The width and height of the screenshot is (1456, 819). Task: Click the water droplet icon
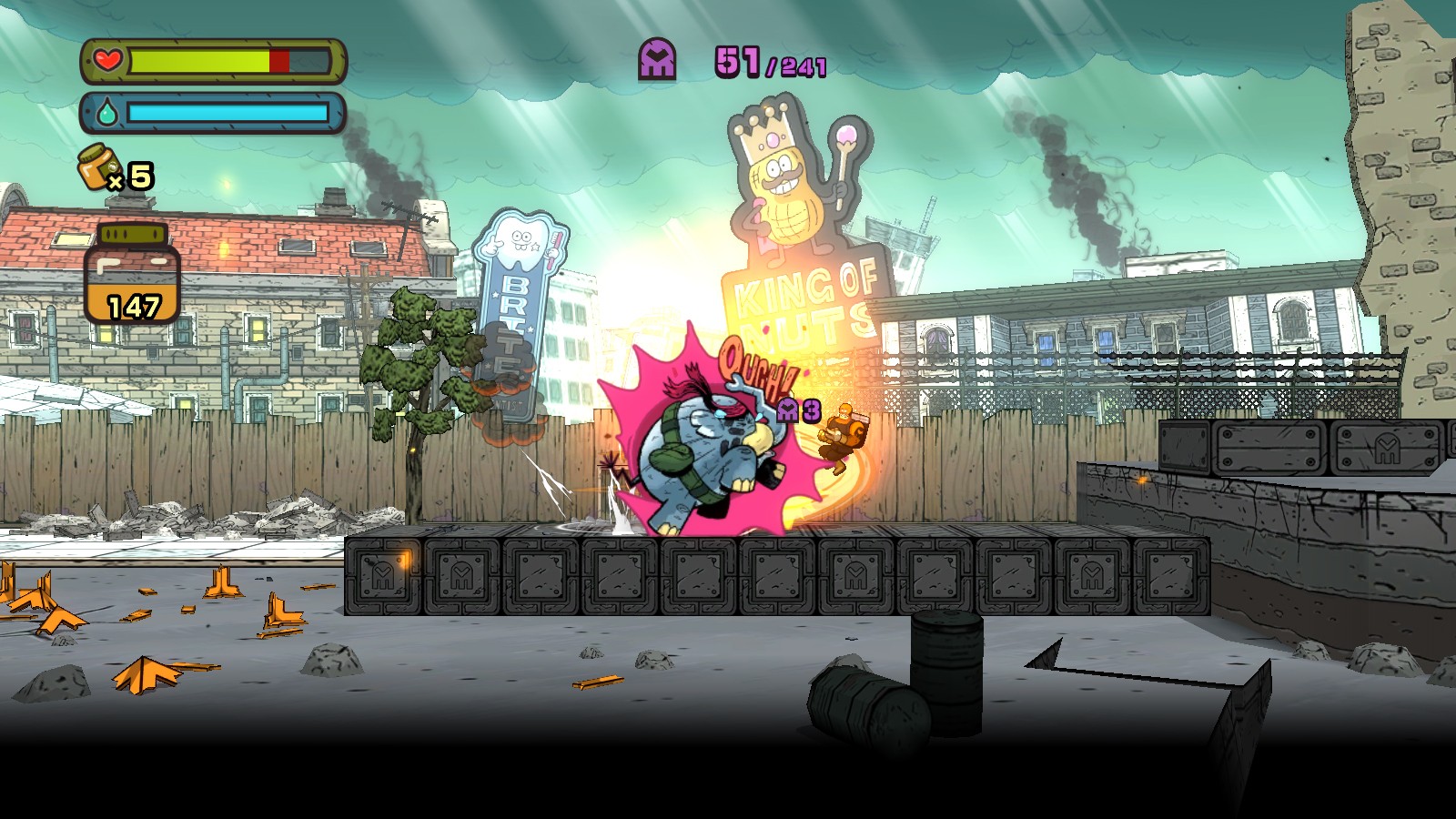click(106, 110)
